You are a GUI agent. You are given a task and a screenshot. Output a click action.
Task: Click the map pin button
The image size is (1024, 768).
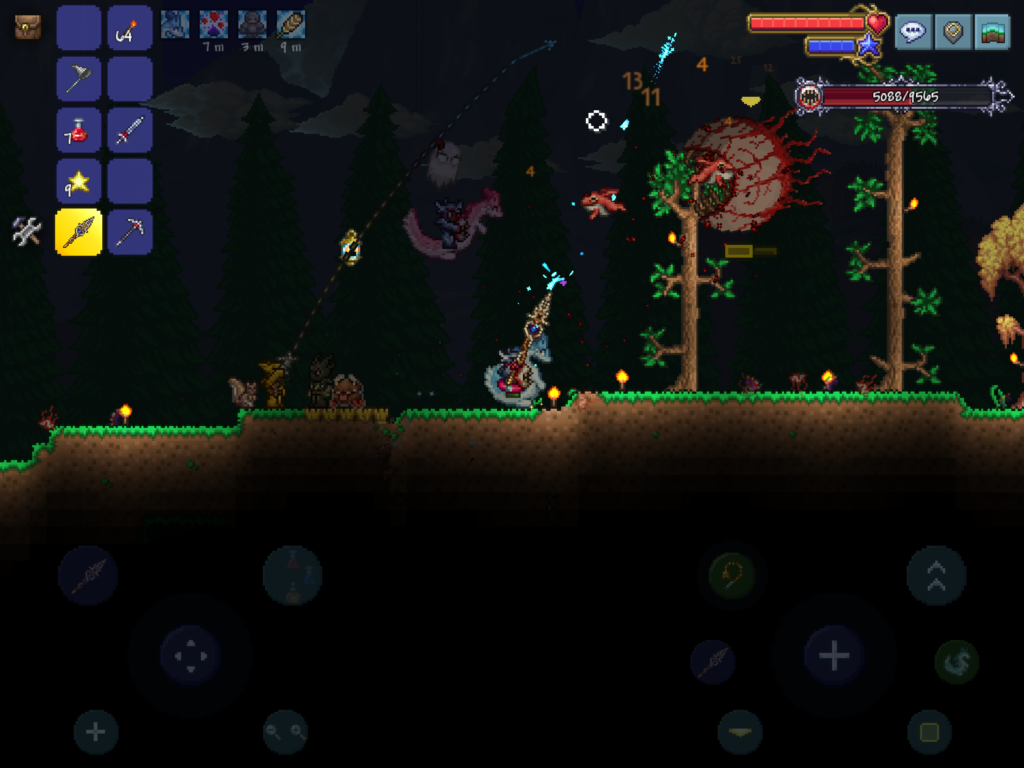click(953, 32)
